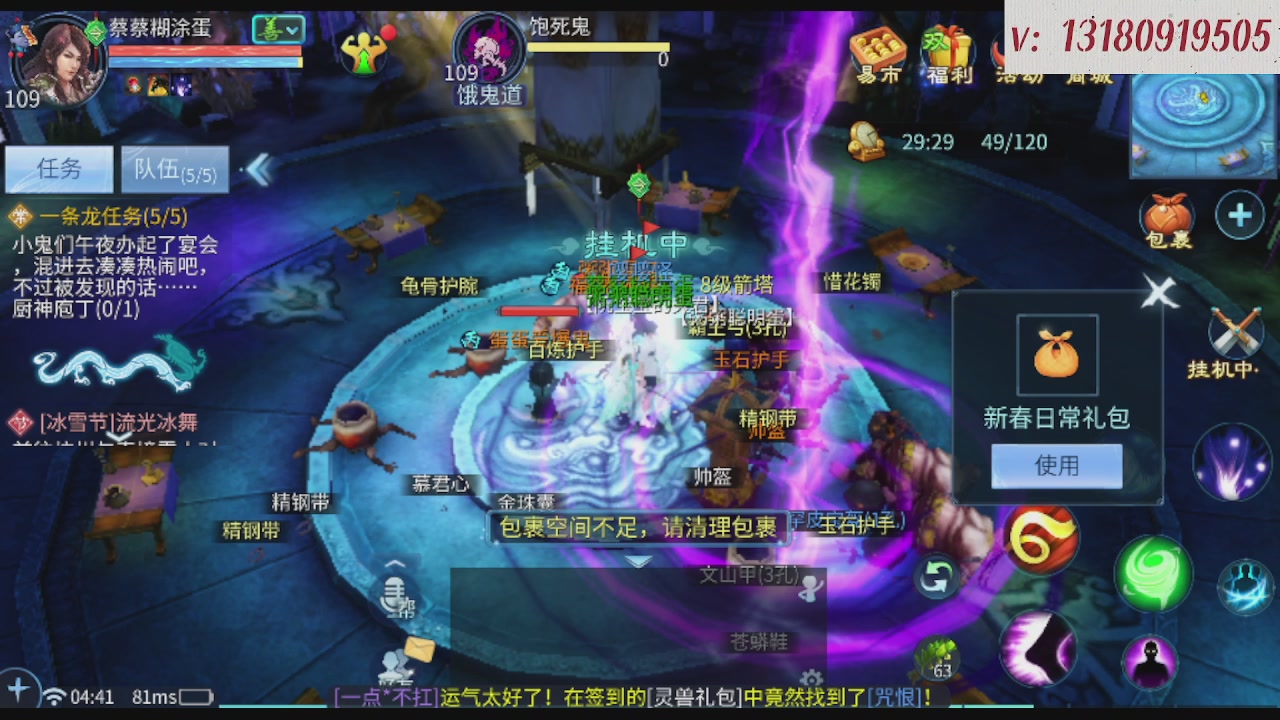This screenshot has height=720, width=1280.
Task: Tap the target-switch rotating arrows icon
Action: (x=936, y=578)
